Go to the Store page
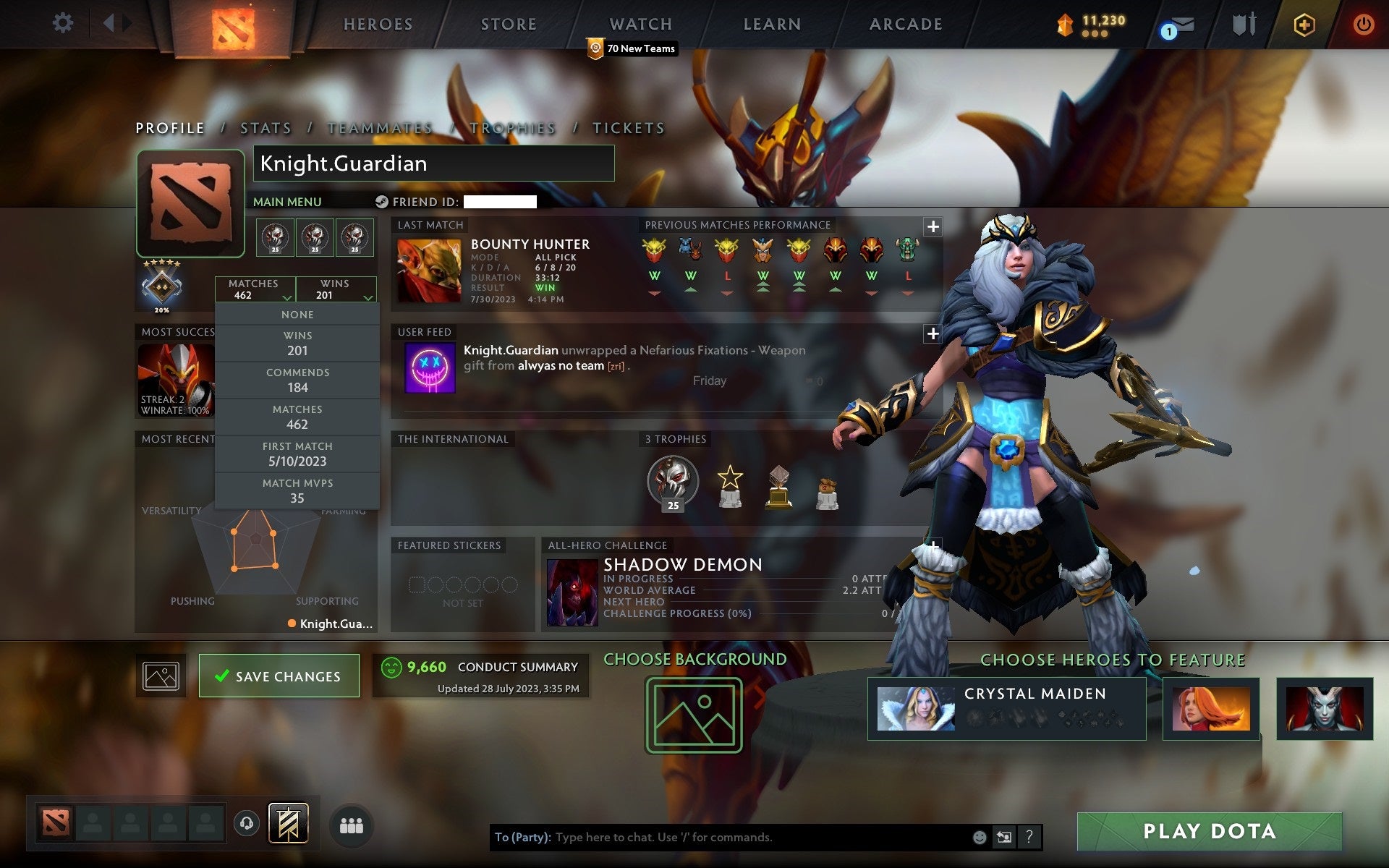 [x=509, y=25]
